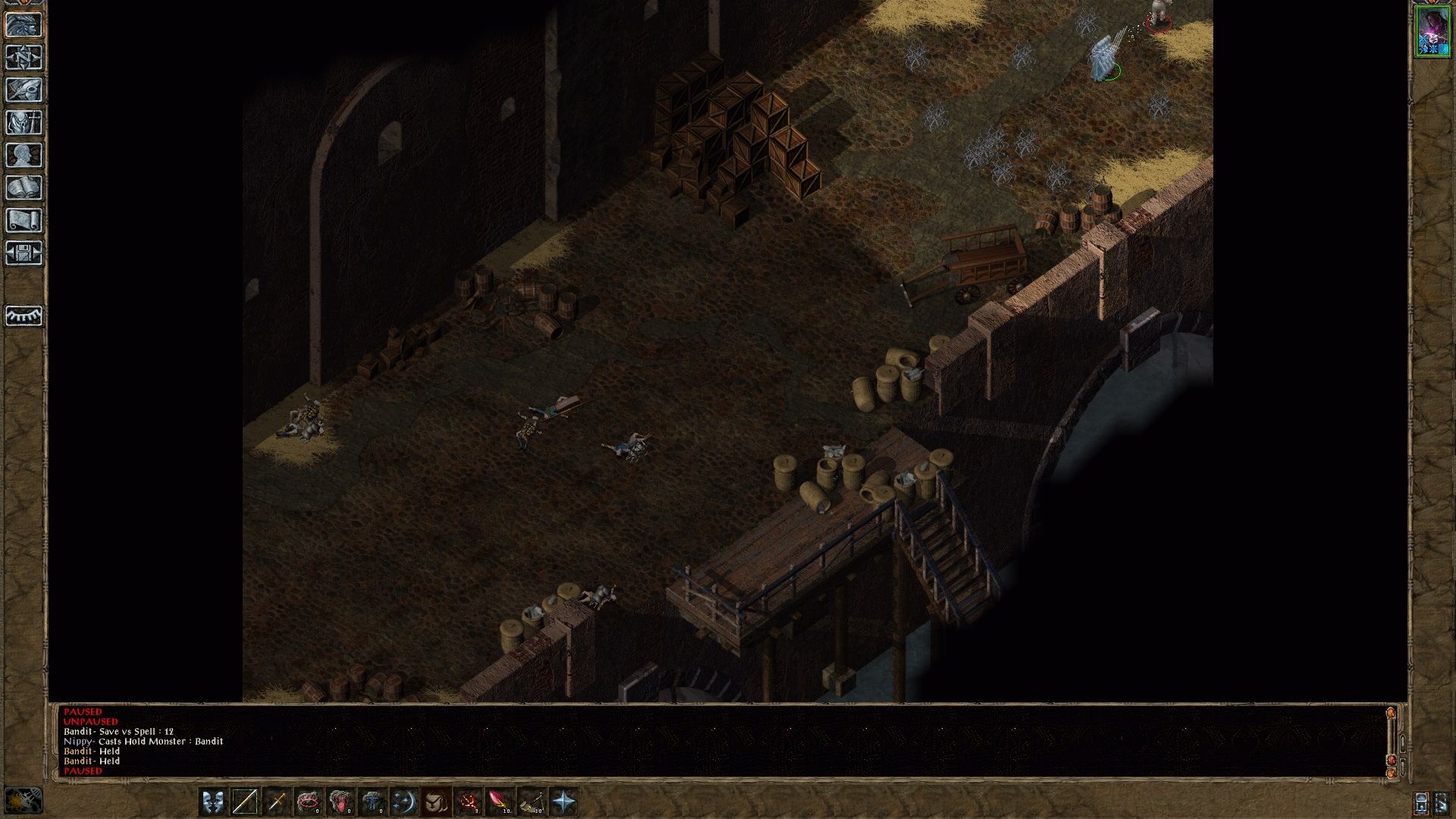Open the party inventory screen
Viewport: 1456px width, 819px height.
pos(24,123)
